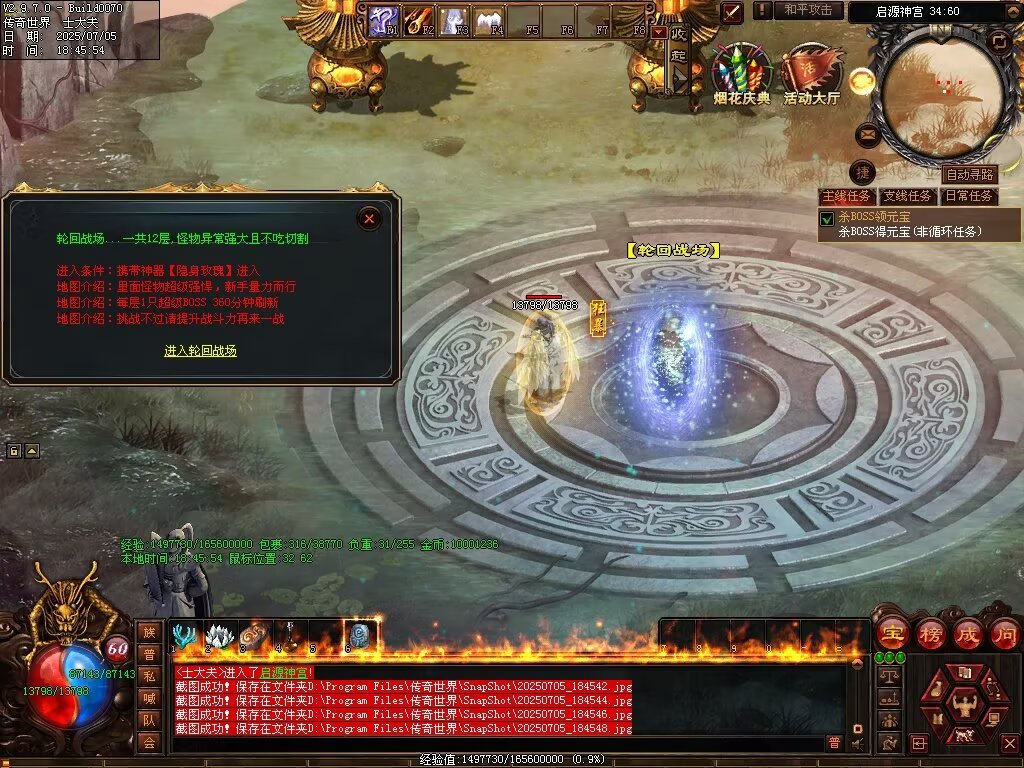Open the 宝 treasure shop button

pos(891,634)
